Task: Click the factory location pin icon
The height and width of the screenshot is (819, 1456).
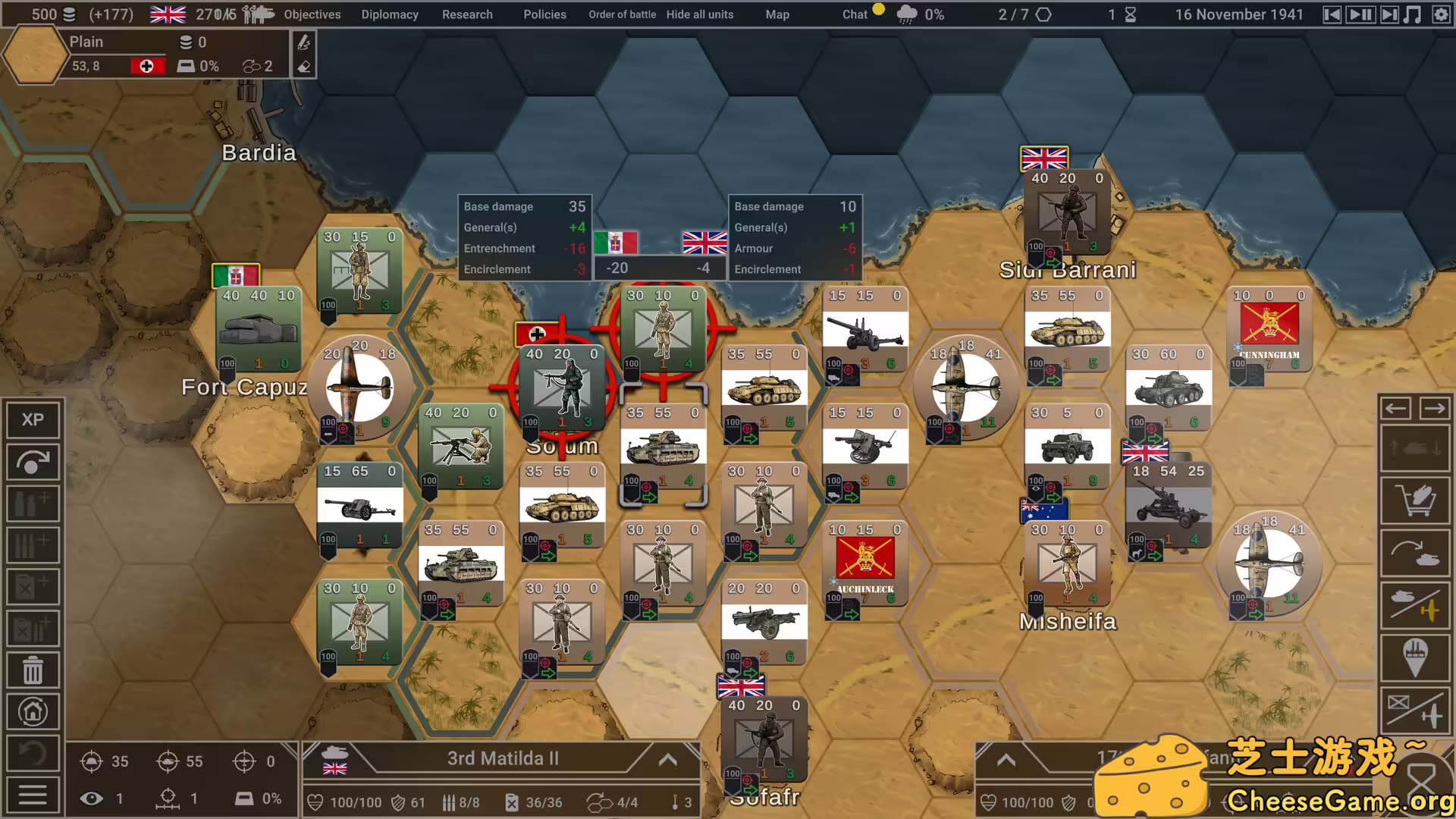Action: [1415, 657]
